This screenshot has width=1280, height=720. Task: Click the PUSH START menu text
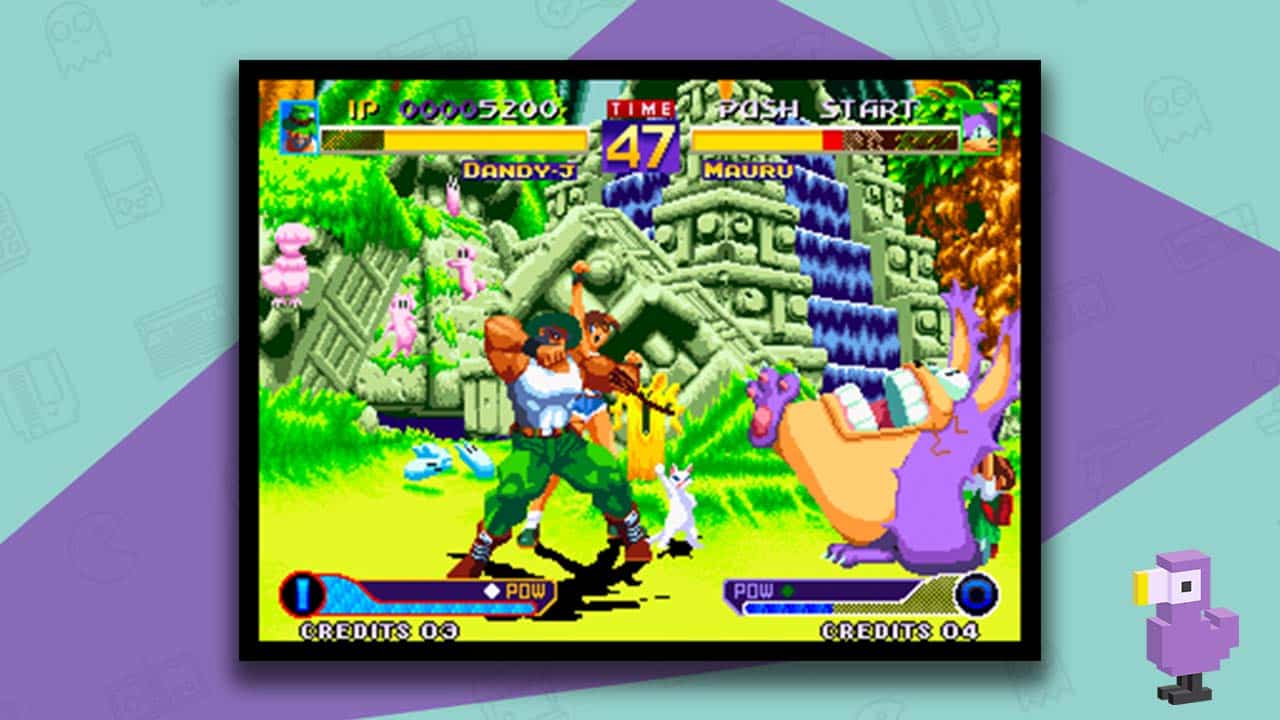pyautogui.click(x=816, y=110)
